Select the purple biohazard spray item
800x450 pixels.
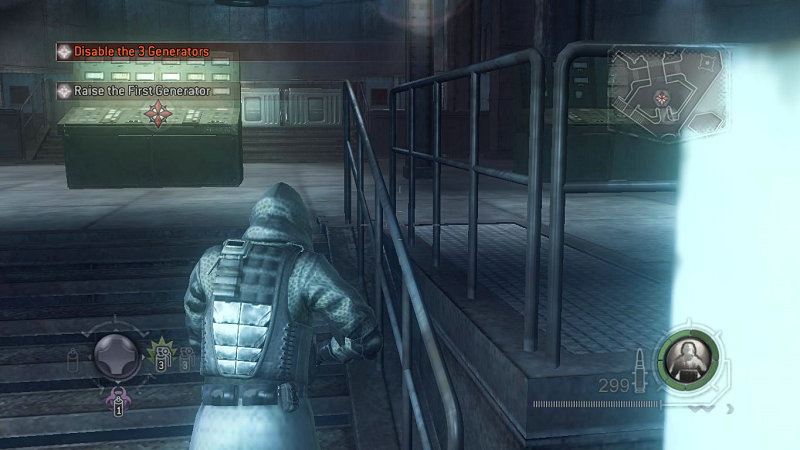[x=116, y=401]
